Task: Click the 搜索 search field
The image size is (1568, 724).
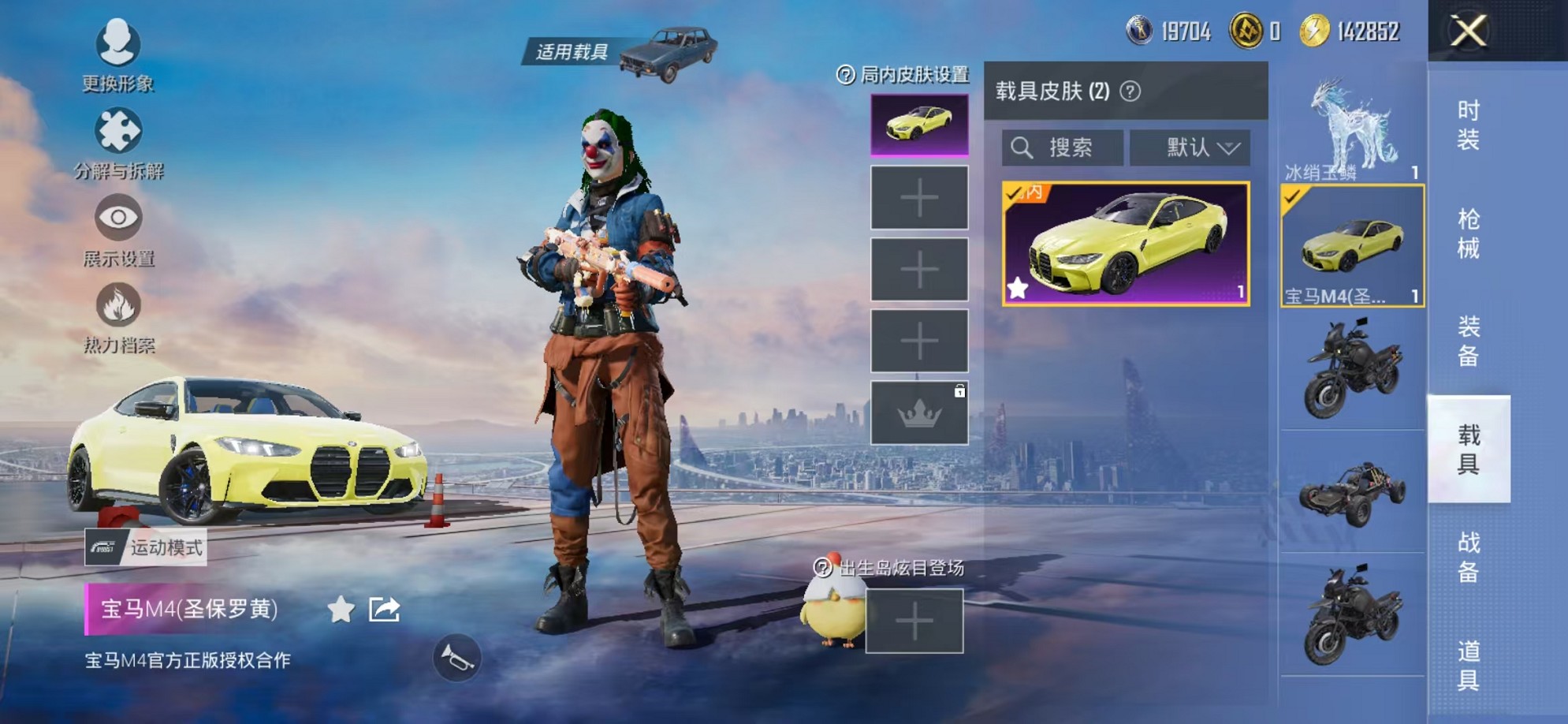Action: (1060, 146)
